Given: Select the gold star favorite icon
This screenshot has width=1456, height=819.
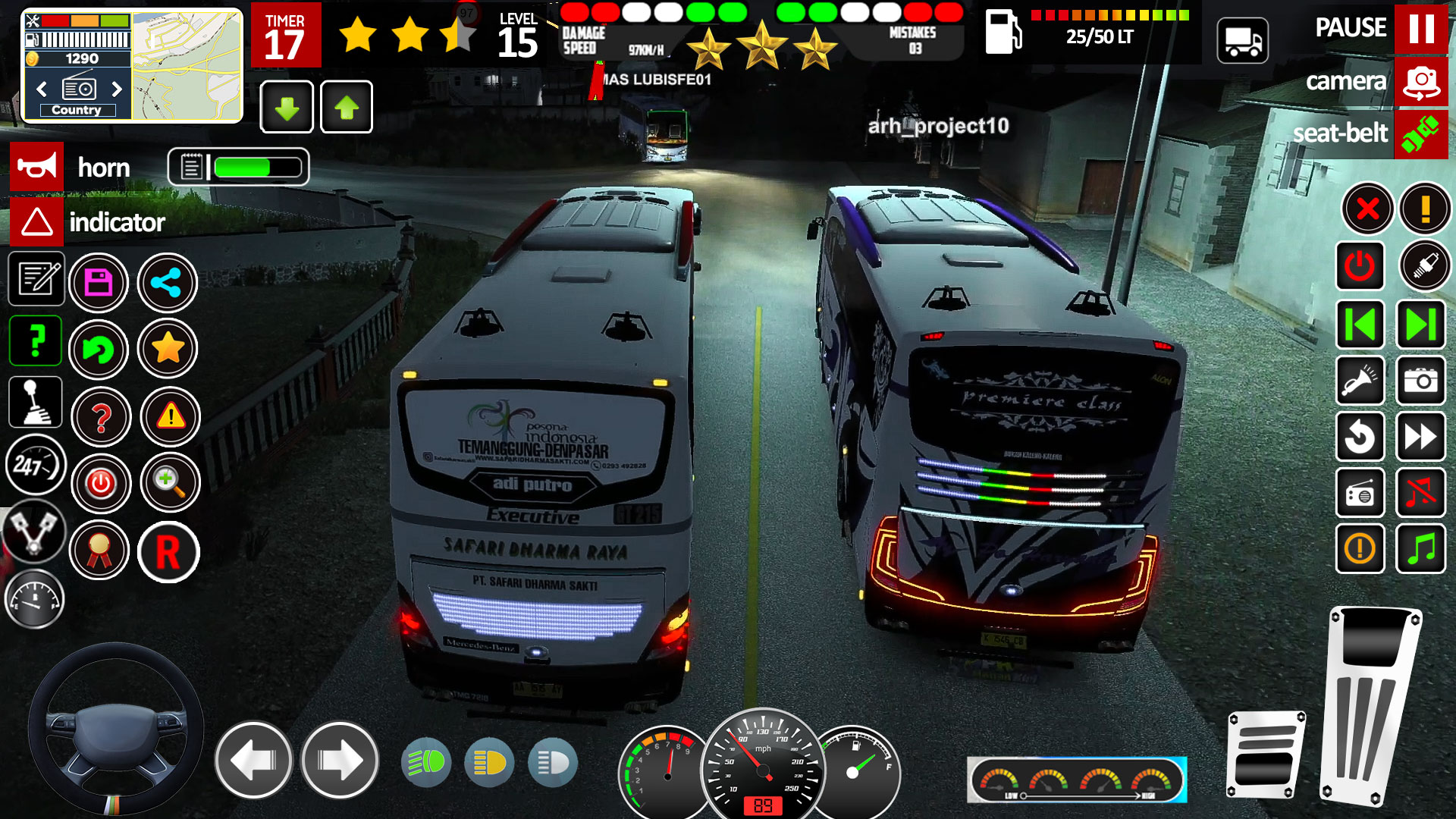Looking at the screenshot, I should (x=168, y=350).
